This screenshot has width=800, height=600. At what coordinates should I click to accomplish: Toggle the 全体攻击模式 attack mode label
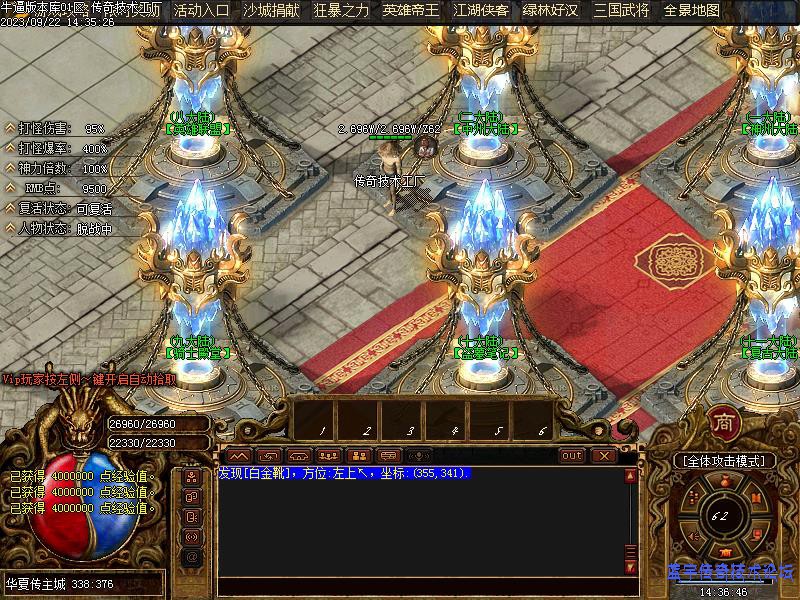pos(723,461)
